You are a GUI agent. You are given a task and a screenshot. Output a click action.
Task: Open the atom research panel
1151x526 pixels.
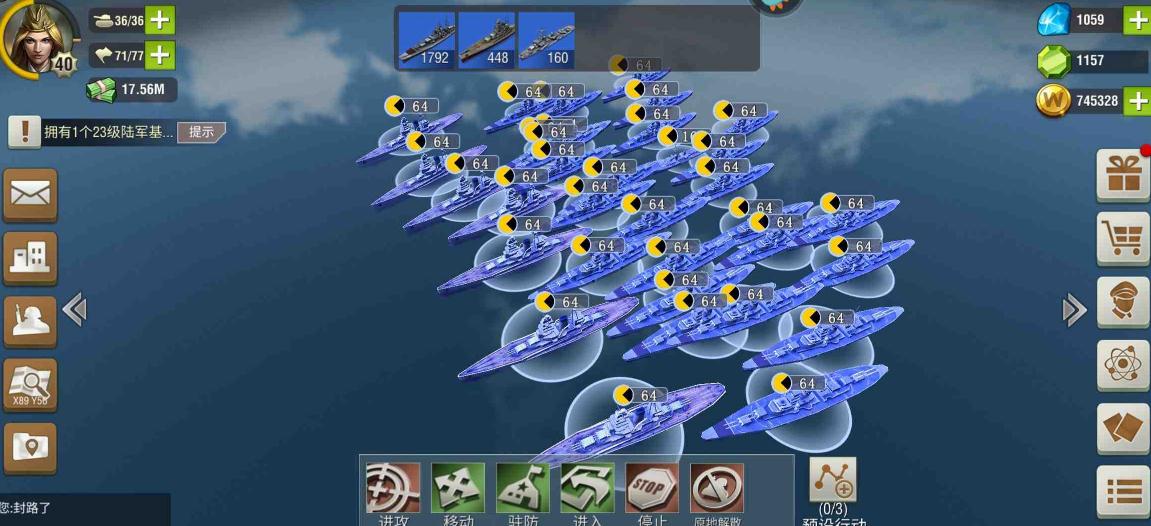tap(1123, 364)
